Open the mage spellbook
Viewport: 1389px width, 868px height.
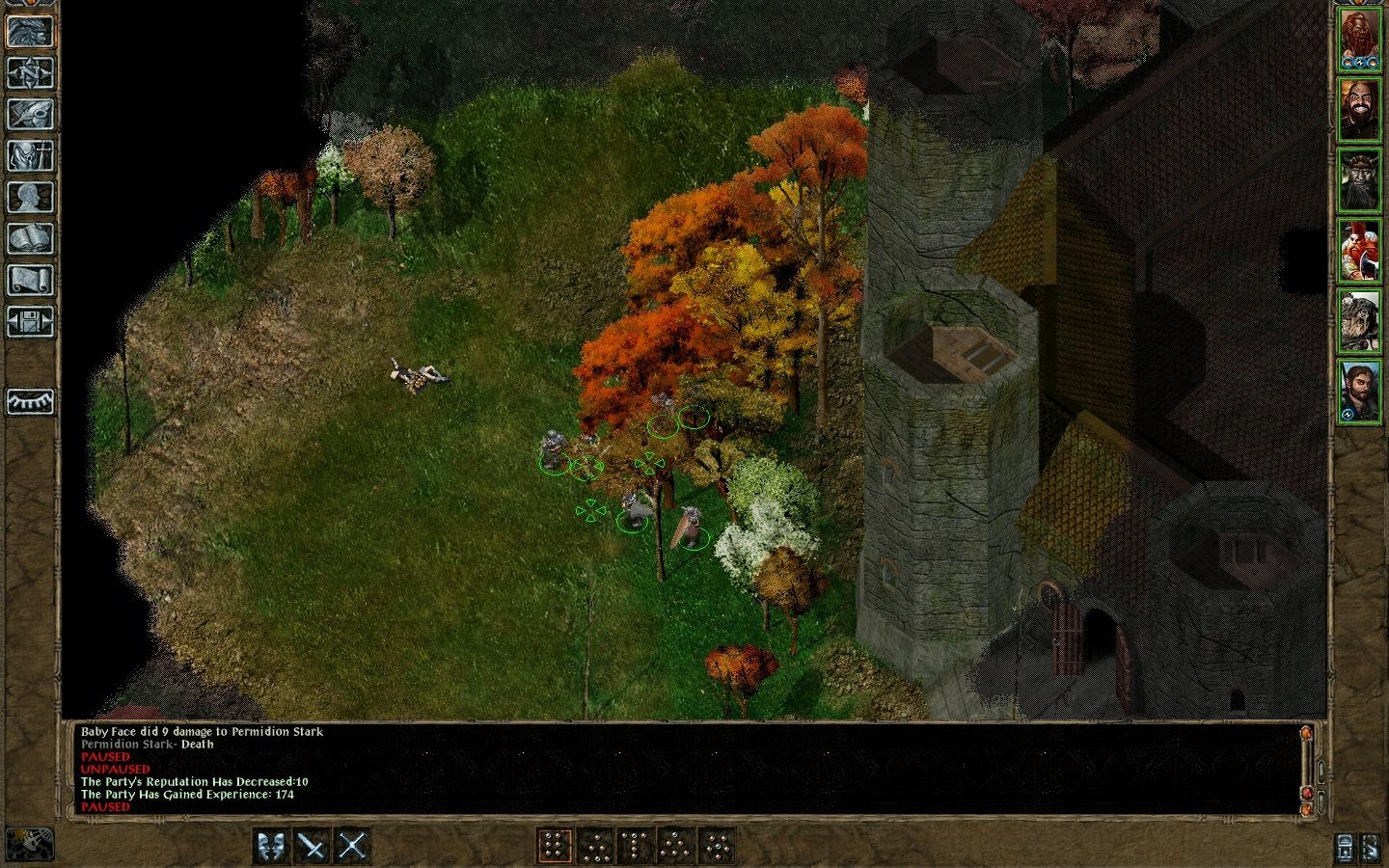[30, 238]
